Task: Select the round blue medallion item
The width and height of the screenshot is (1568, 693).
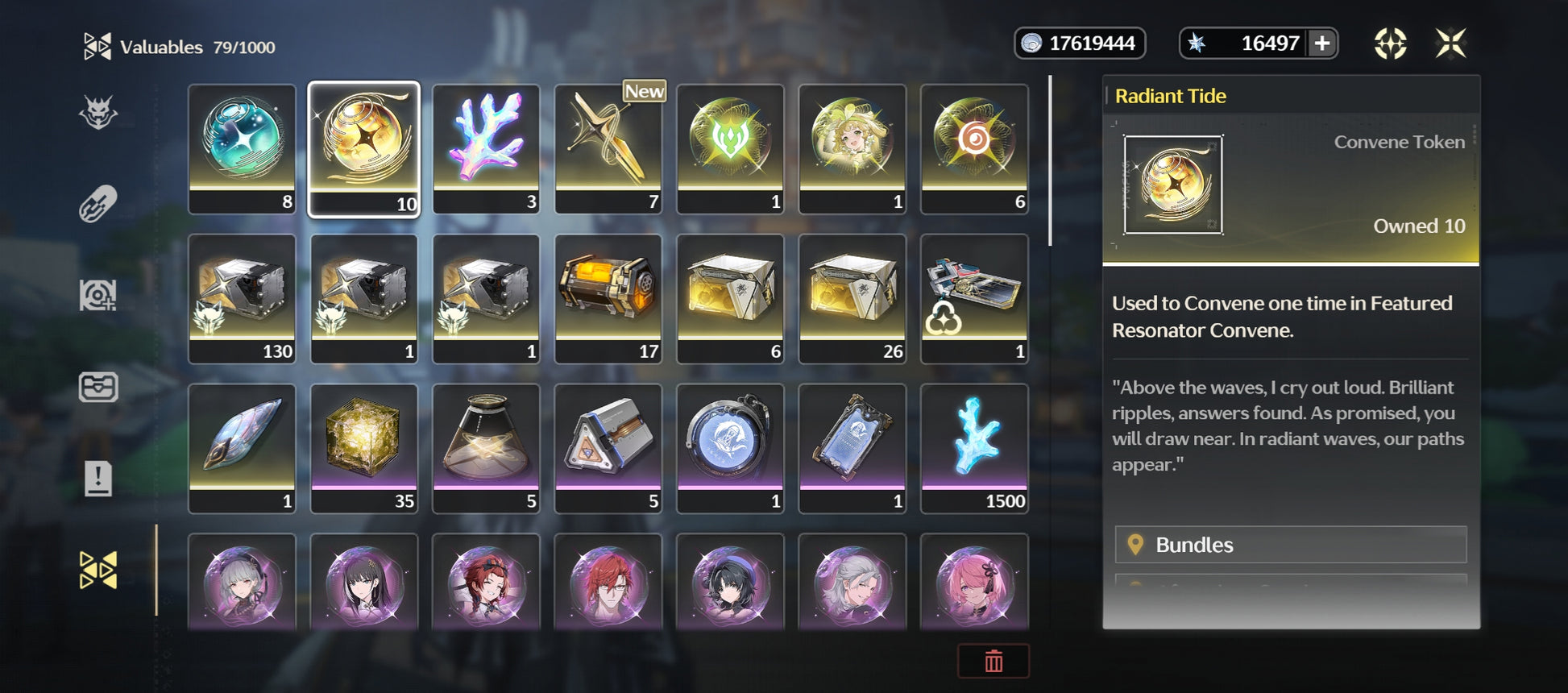Action: 730,448
